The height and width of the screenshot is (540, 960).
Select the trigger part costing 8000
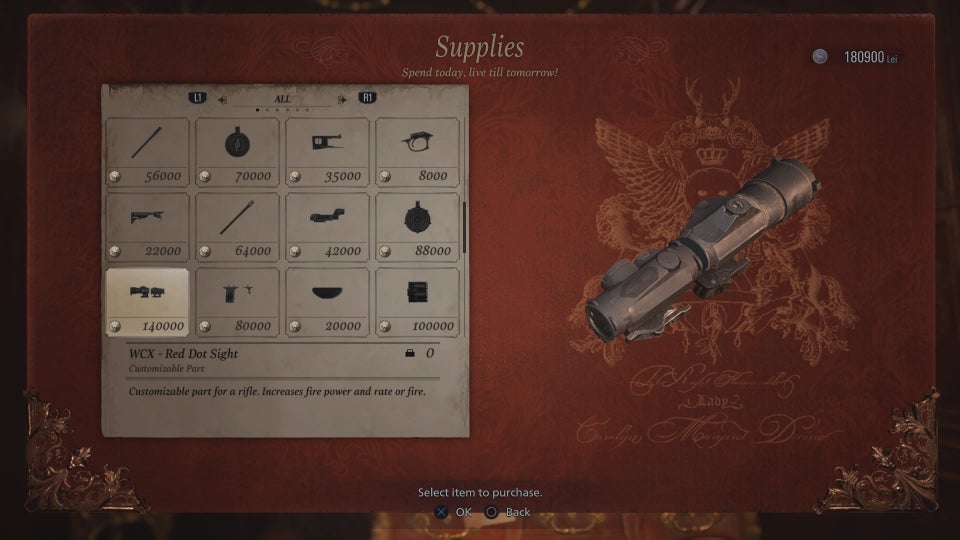point(417,152)
